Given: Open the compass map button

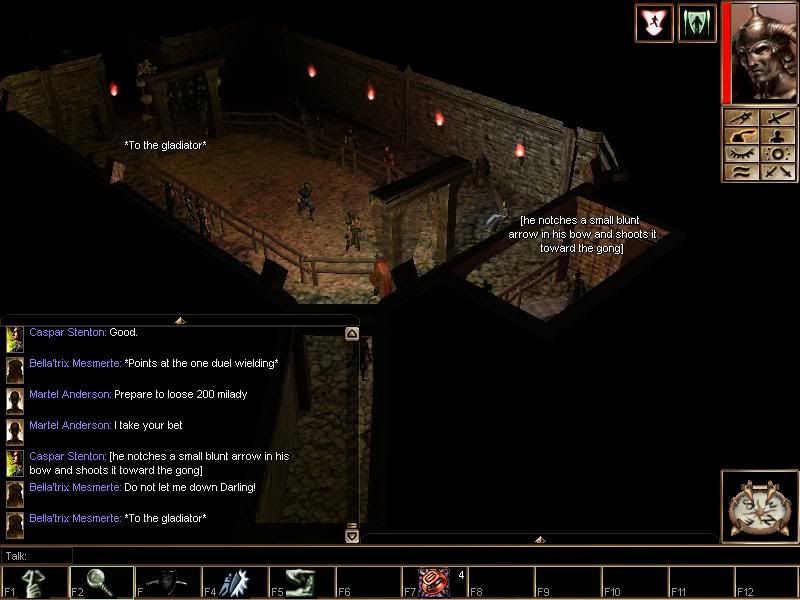Looking at the screenshot, I should 759,506.
